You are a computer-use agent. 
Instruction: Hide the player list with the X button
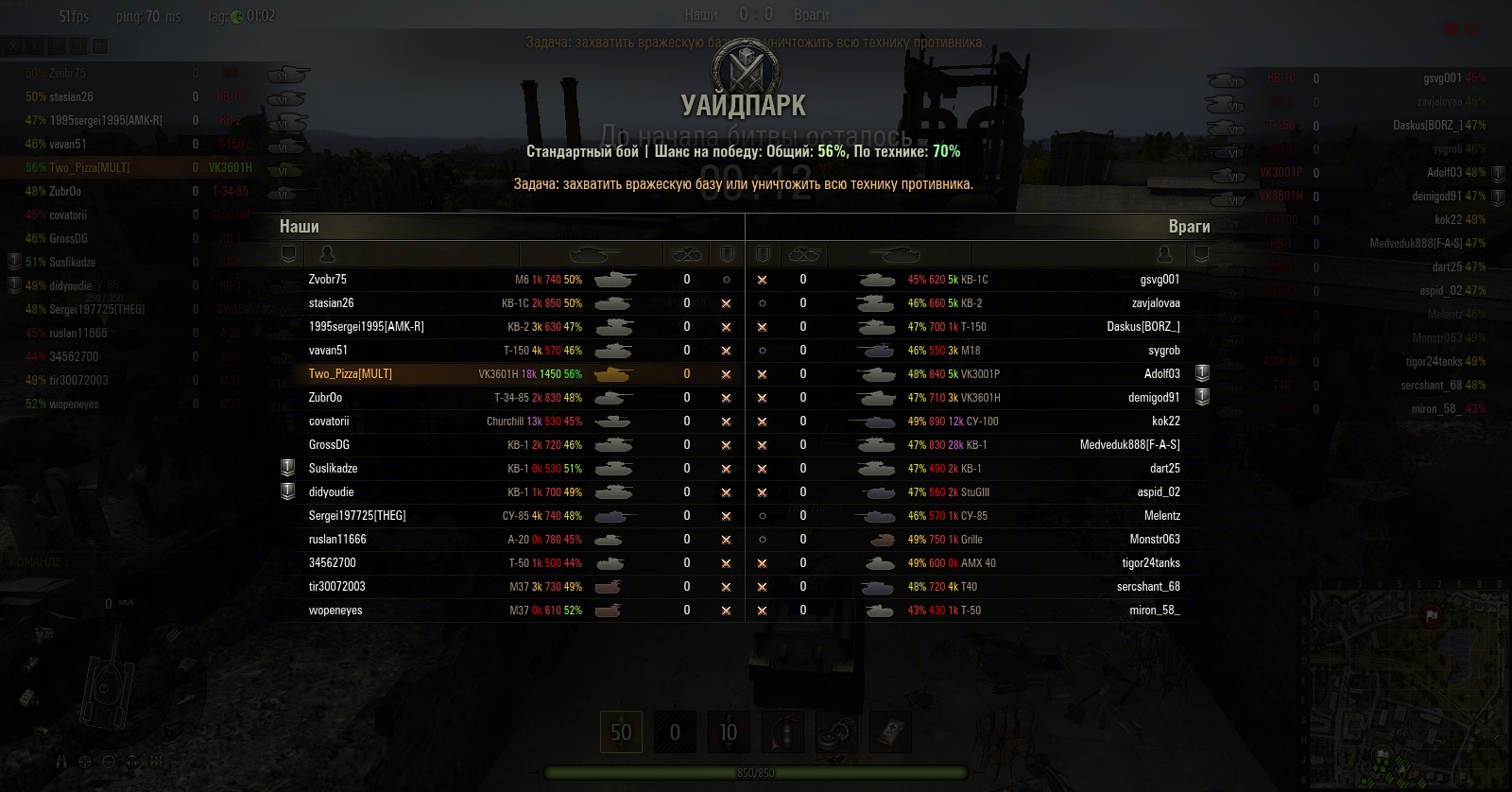click(13, 45)
